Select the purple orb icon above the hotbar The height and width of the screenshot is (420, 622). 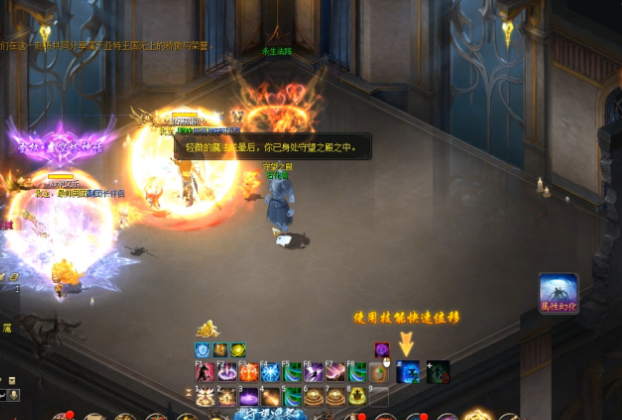pos(381,349)
